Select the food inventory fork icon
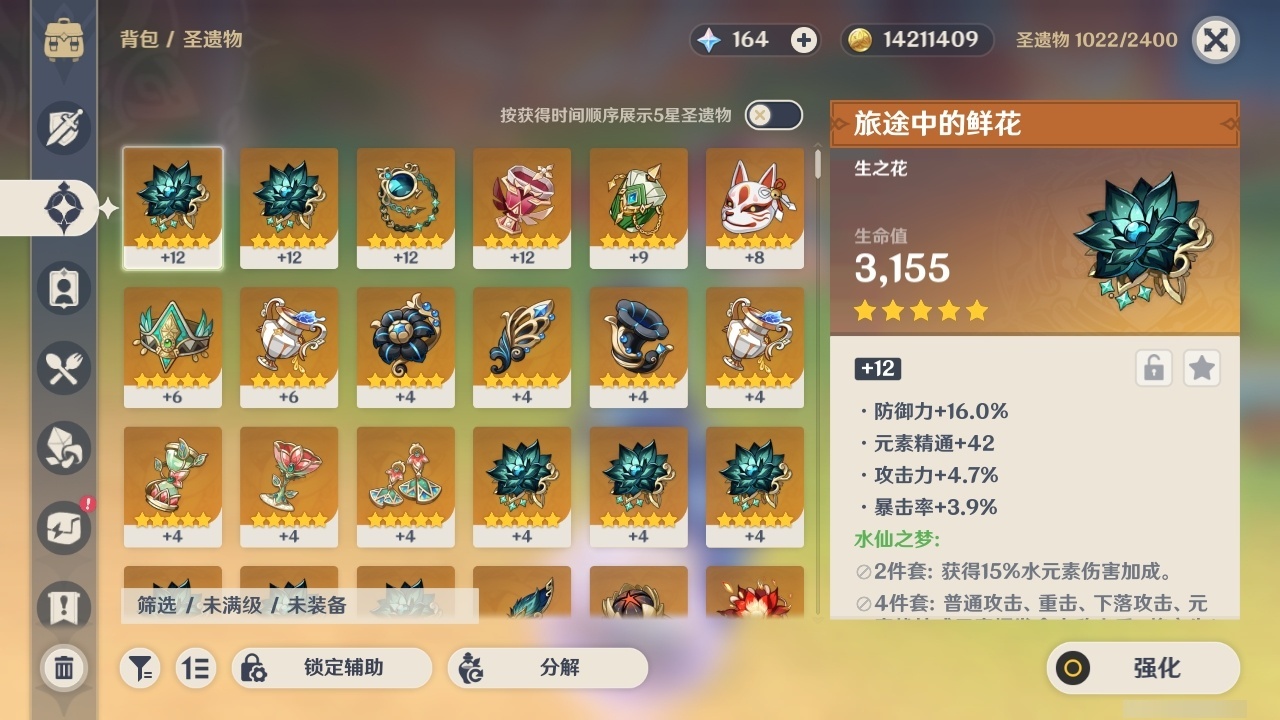This screenshot has height=720, width=1280. coord(62,368)
